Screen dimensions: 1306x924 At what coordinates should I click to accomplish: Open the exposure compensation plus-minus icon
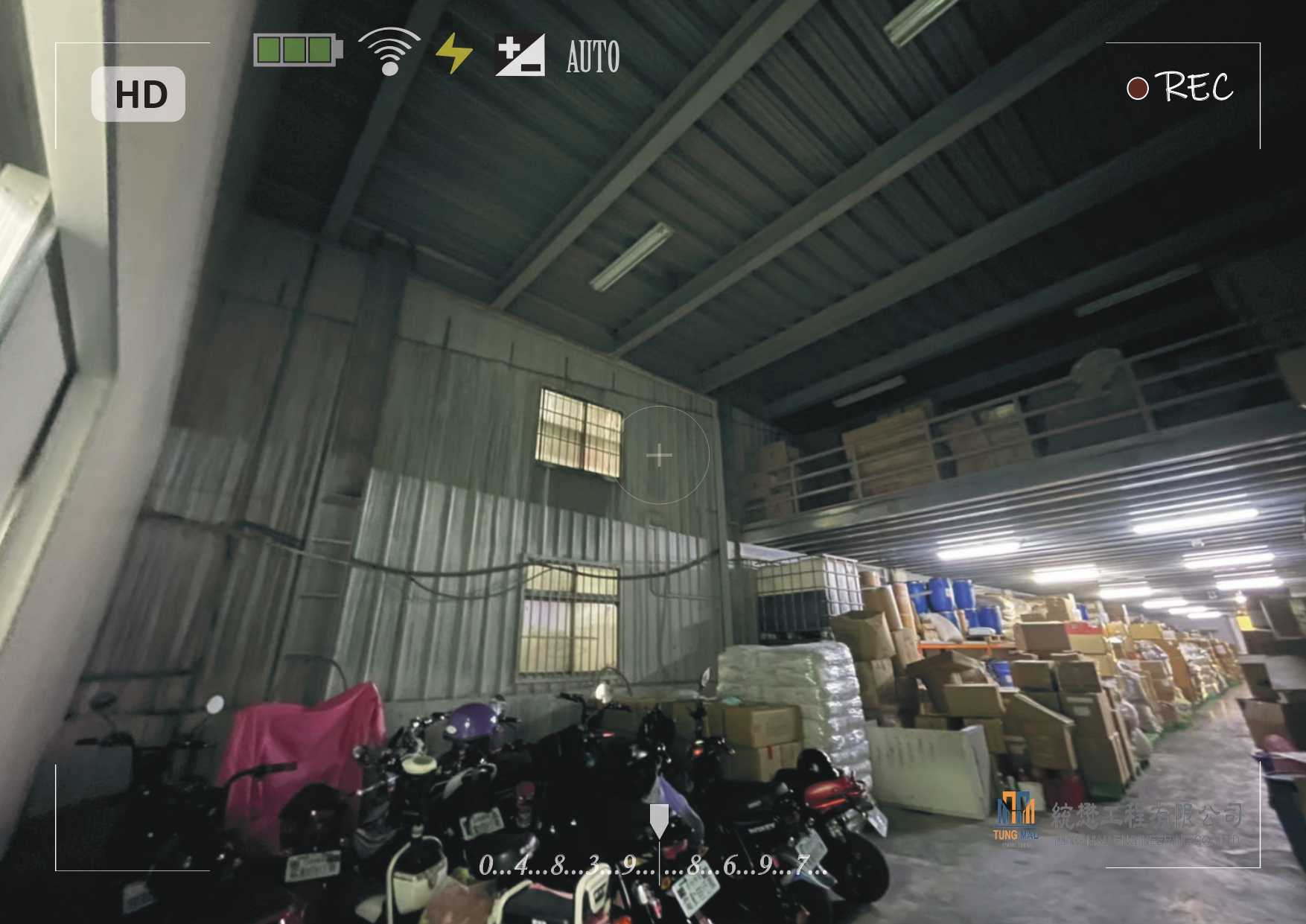(520, 54)
